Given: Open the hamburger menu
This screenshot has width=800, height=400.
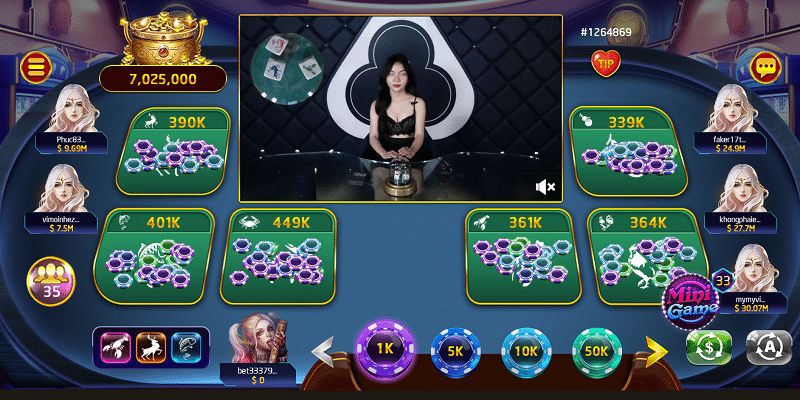Looking at the screenshot, I should 34,68.
